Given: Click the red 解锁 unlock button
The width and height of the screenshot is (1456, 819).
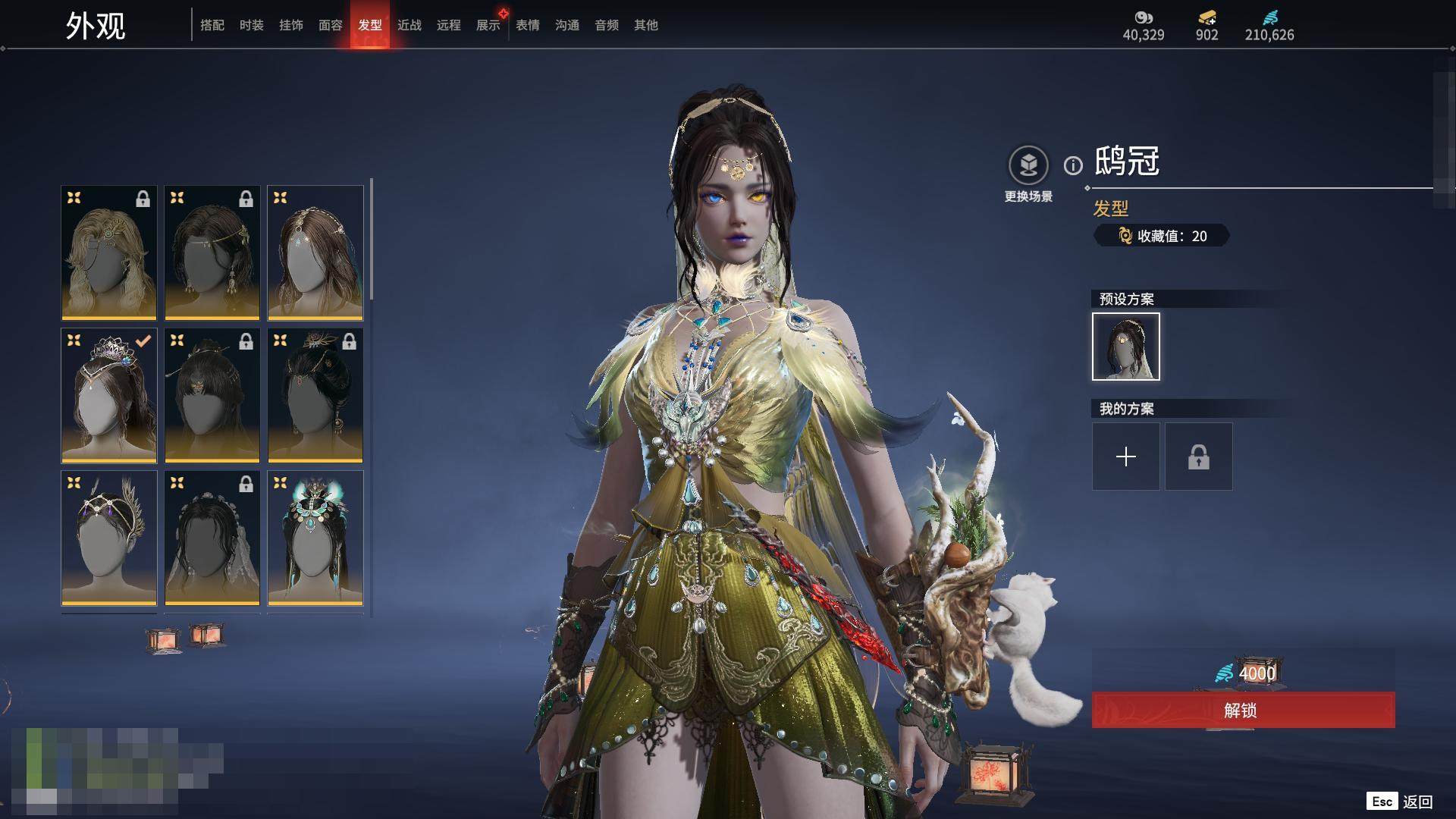Looking at the screenshot, I should [1243, 711].
